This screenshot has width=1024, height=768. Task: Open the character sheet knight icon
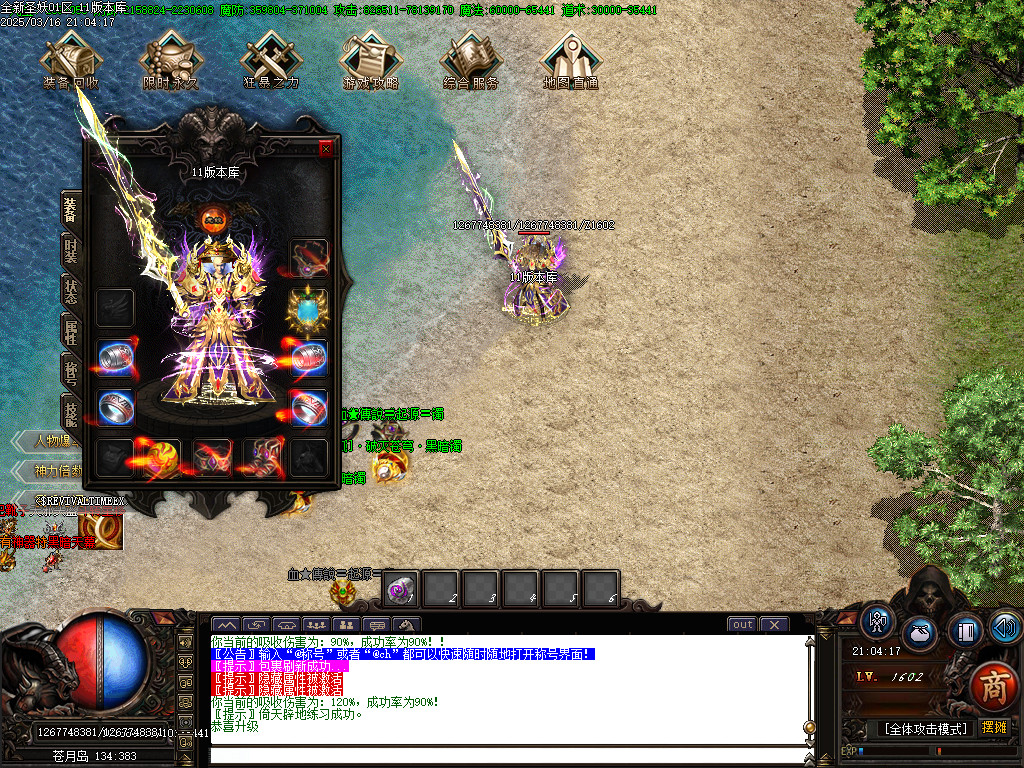coord(878,621)
